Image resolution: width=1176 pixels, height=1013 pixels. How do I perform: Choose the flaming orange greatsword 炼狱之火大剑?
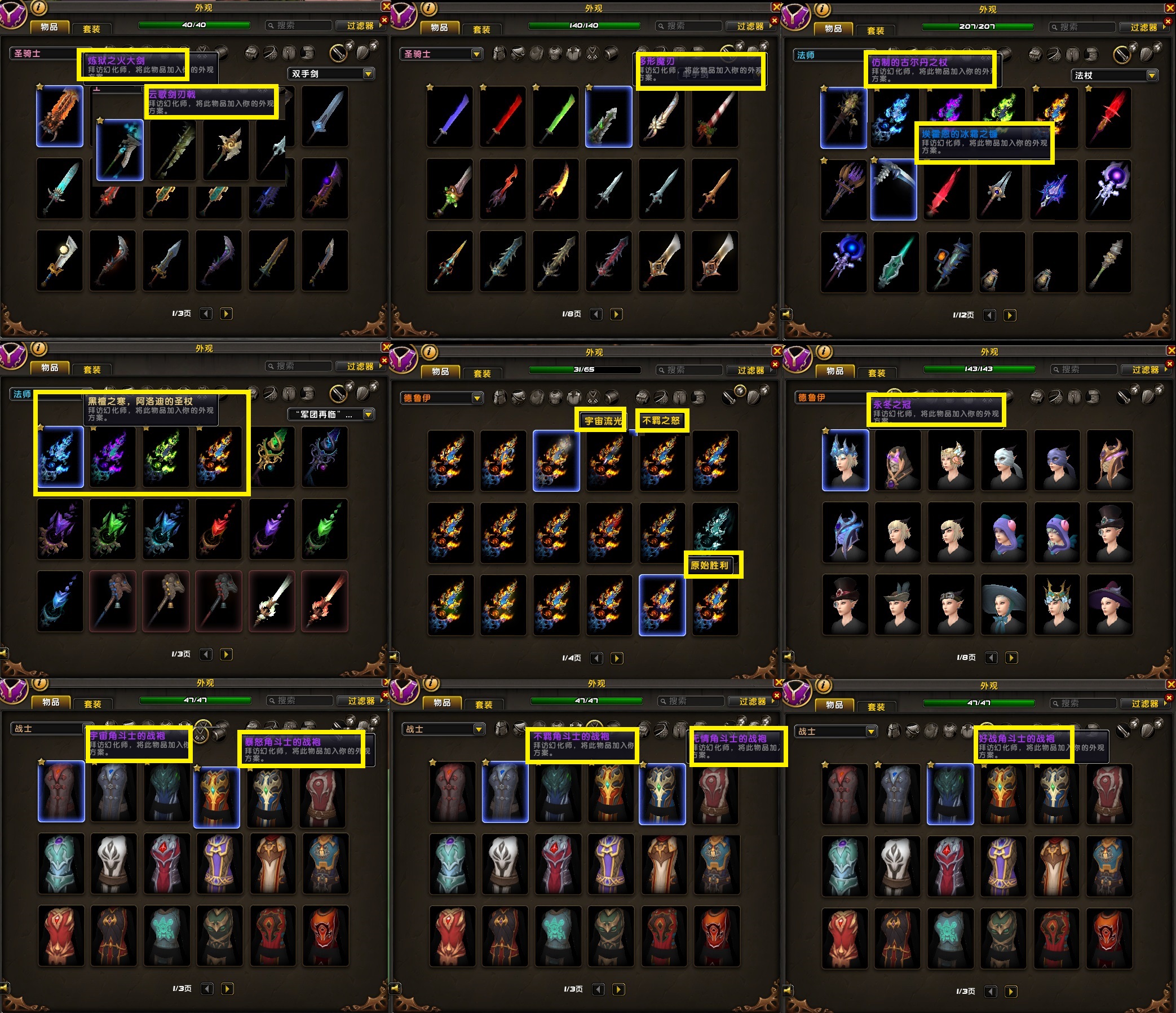tap(60, 116)
